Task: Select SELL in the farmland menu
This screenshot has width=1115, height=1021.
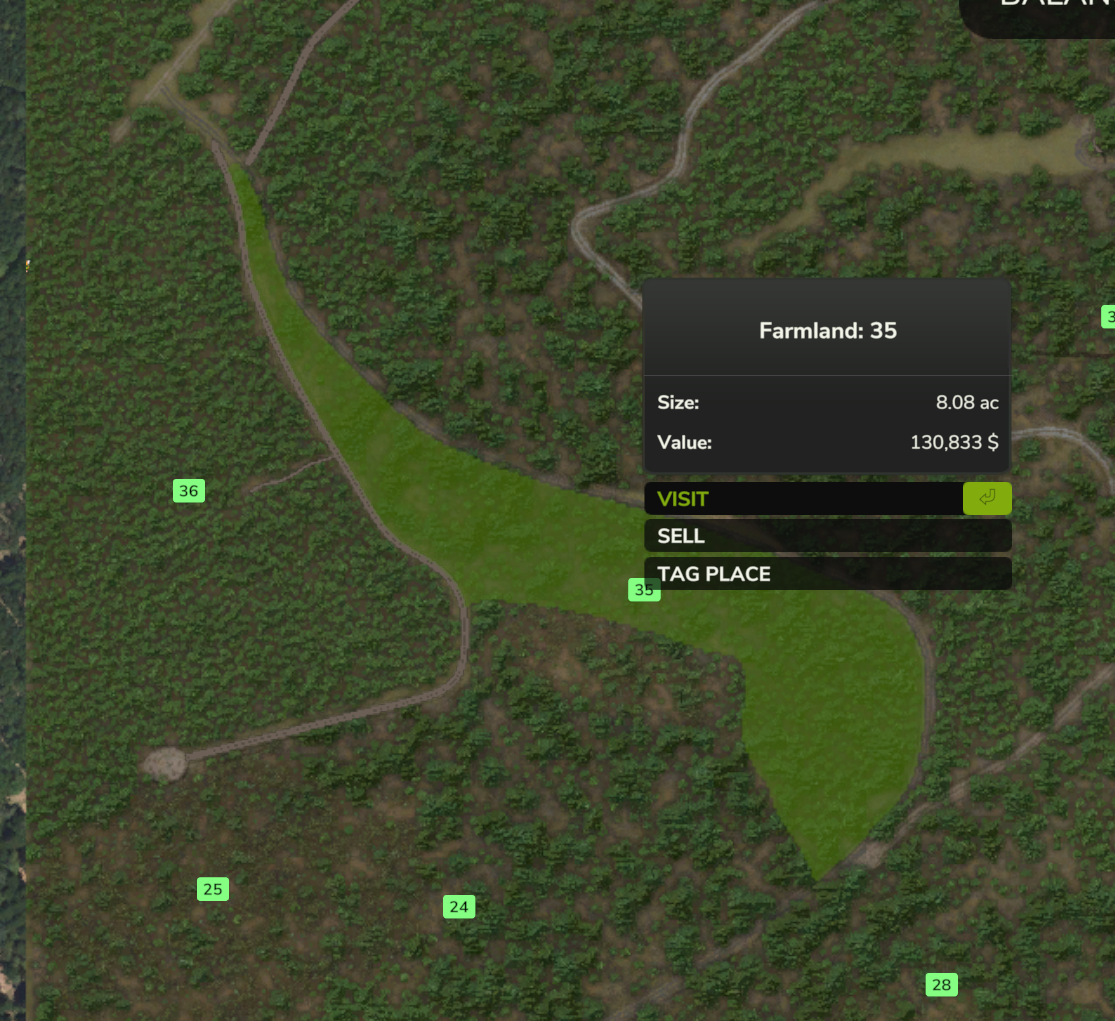Action: (x=827, y=536)
